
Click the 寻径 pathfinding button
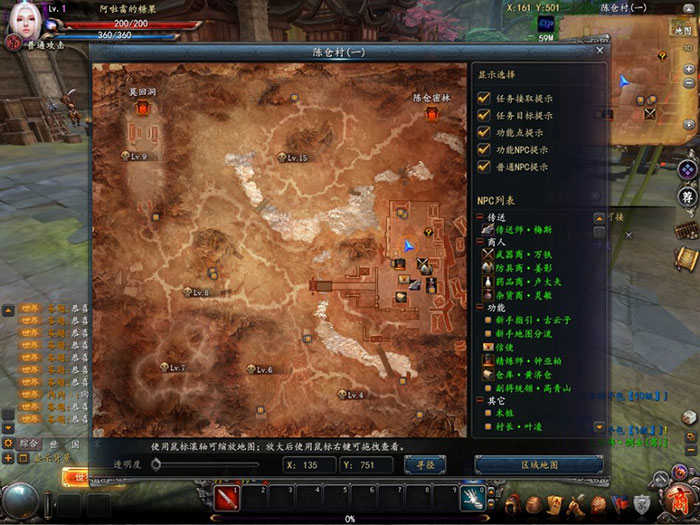tap(424, 465)
